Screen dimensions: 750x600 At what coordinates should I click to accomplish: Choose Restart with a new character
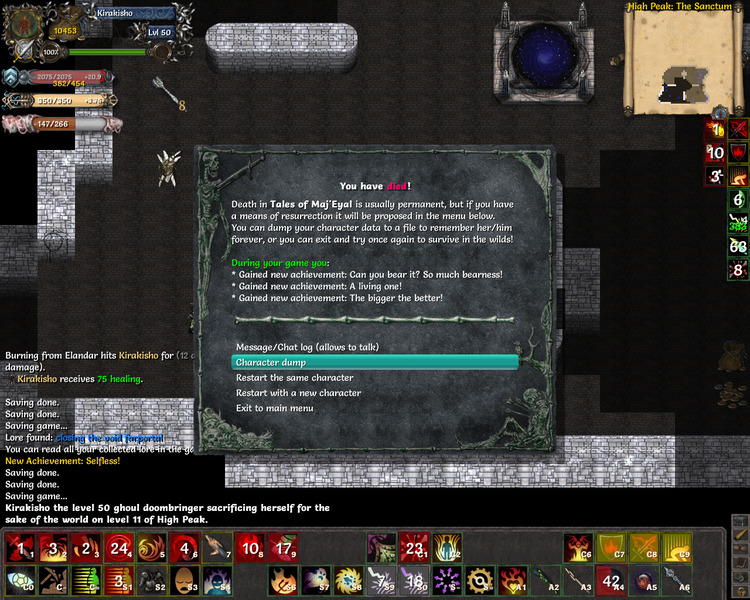[x=298, y=393]
